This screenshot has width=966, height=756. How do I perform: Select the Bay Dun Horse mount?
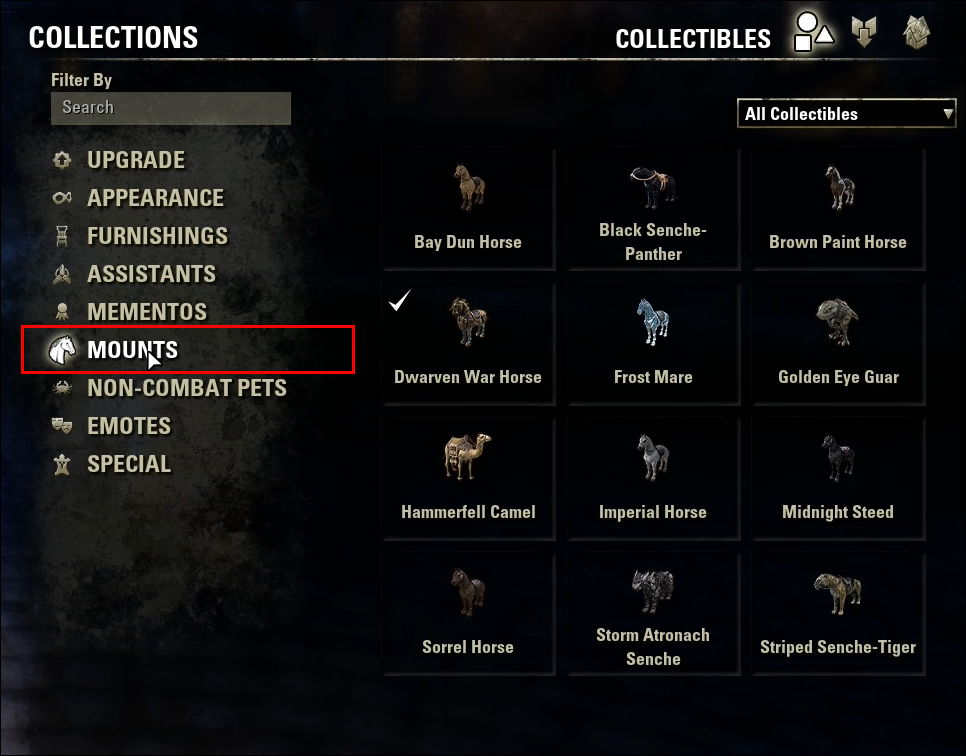468,210
